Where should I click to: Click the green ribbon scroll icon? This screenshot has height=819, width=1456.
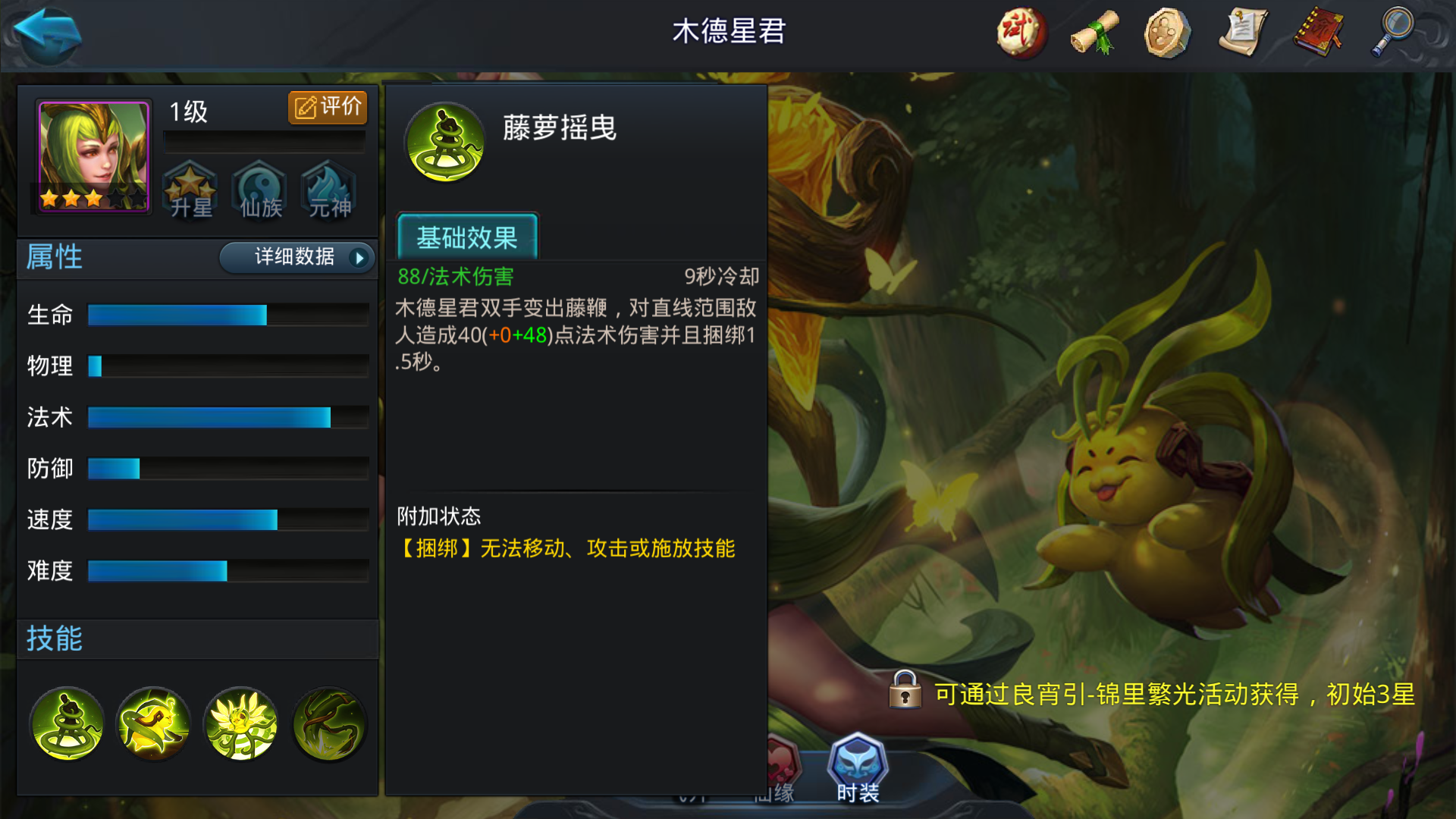pyautogui.click(x=1094, y=32)
